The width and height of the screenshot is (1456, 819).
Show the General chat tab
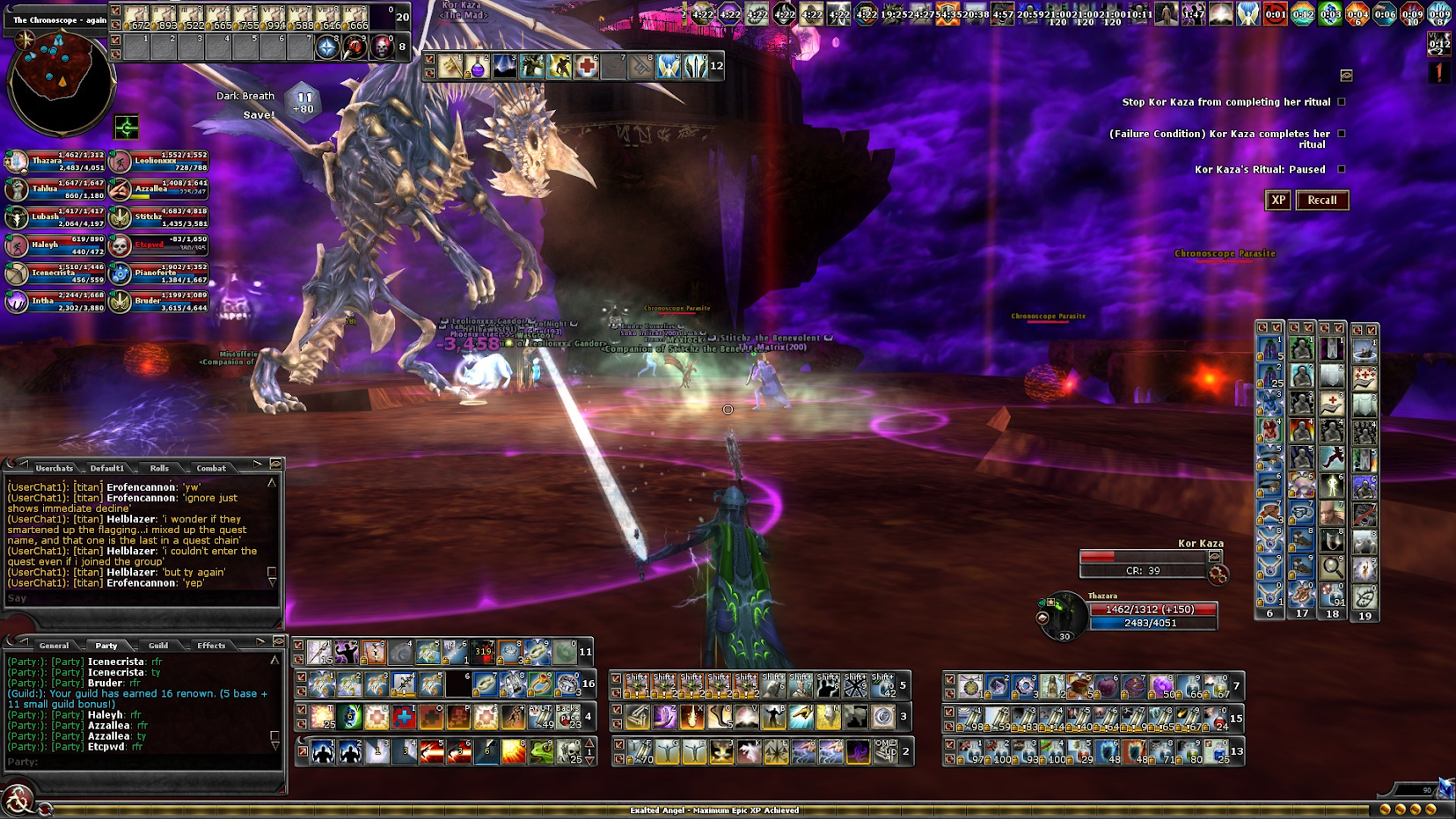click(54, 646)
